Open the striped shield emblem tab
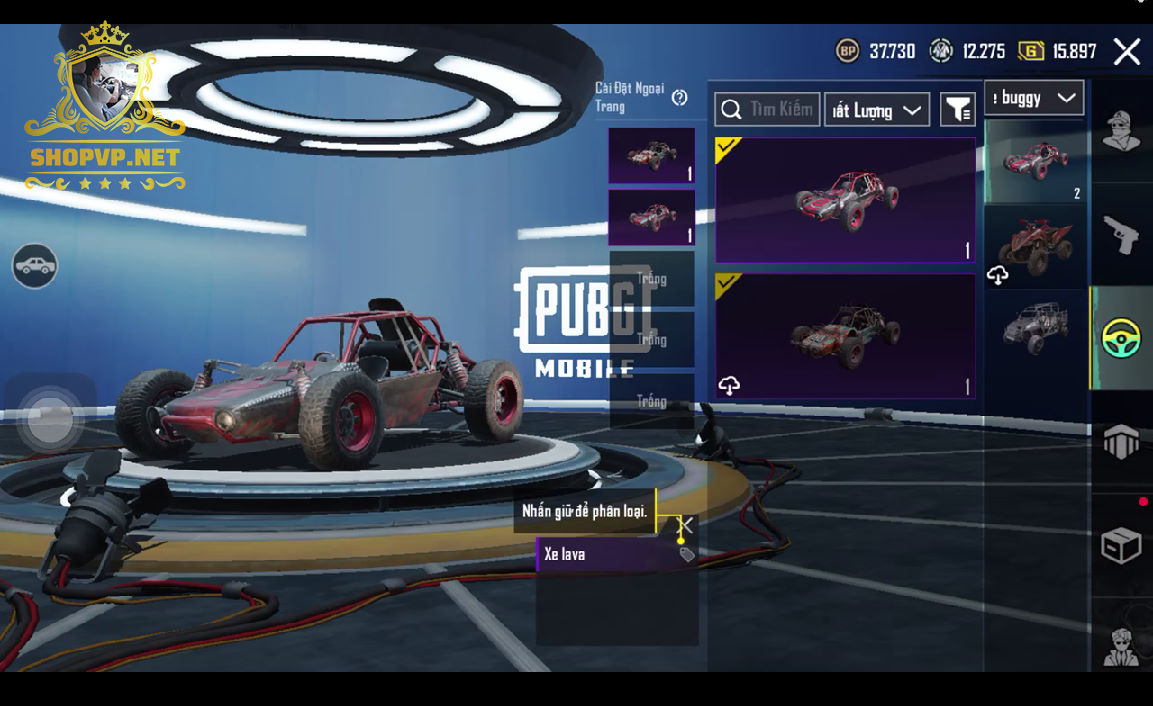 (1121, 441)
